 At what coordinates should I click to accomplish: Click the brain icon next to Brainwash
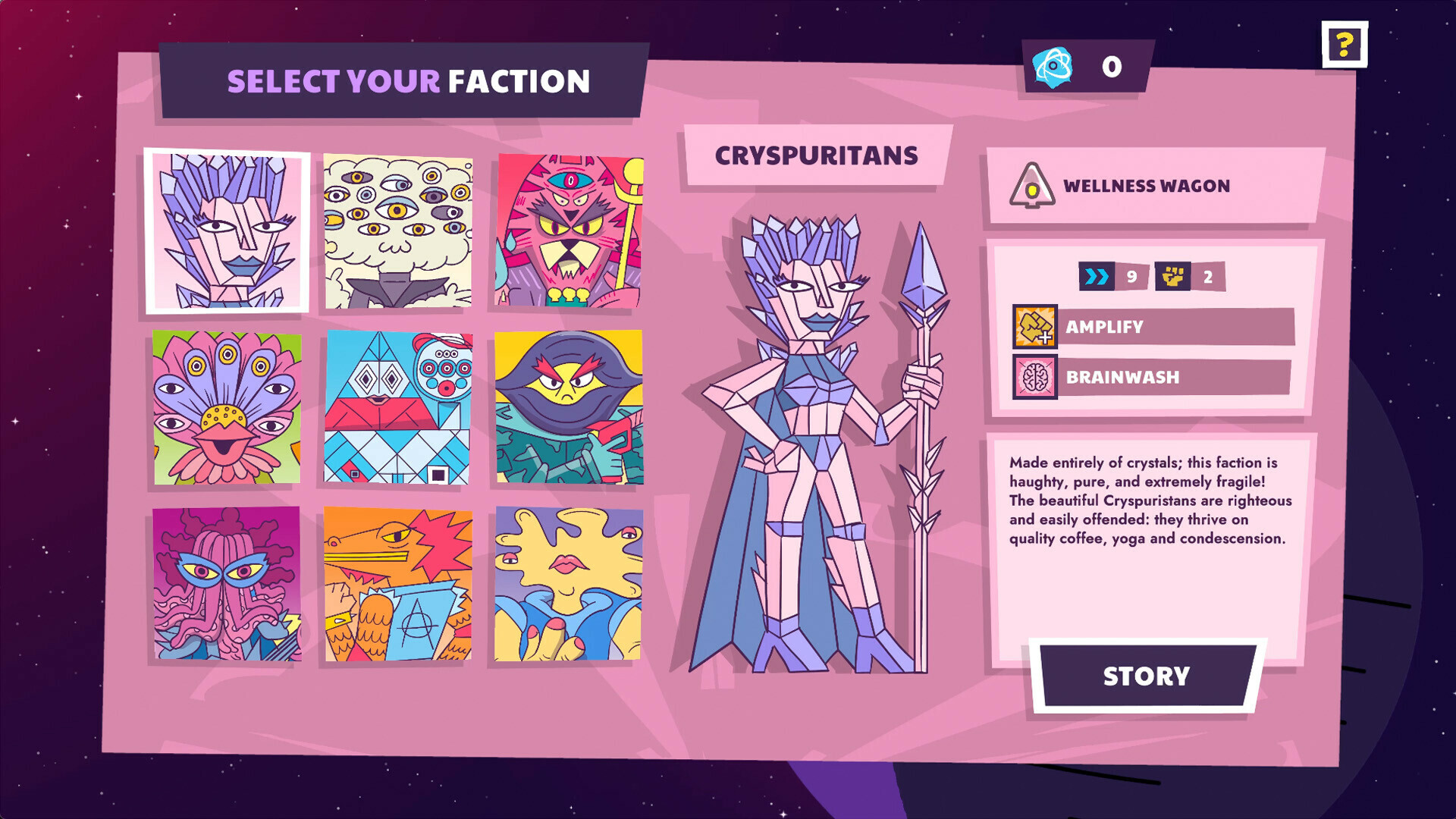click(x=1034, y=378)
